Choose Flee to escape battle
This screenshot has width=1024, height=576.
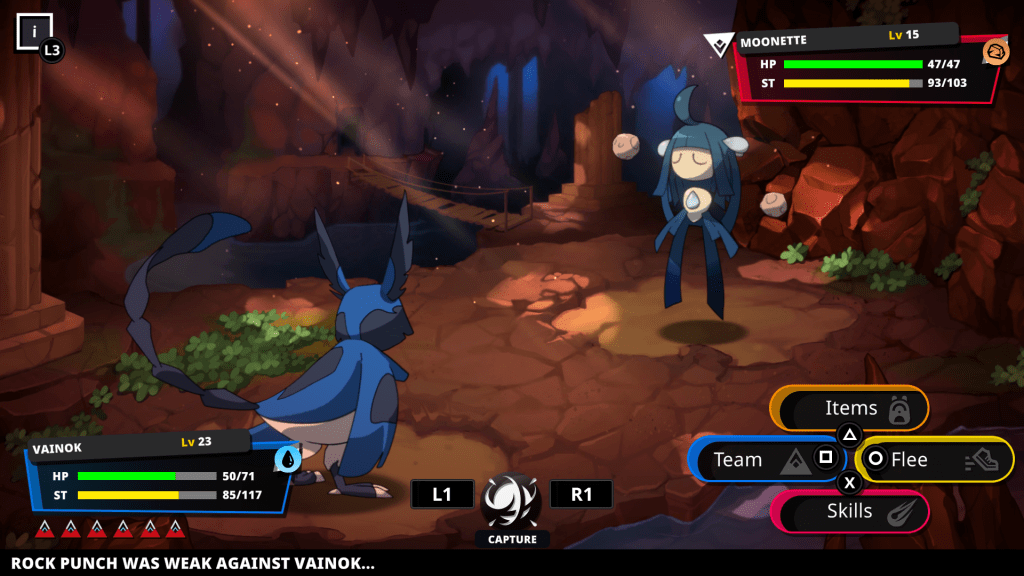[934, 460]
